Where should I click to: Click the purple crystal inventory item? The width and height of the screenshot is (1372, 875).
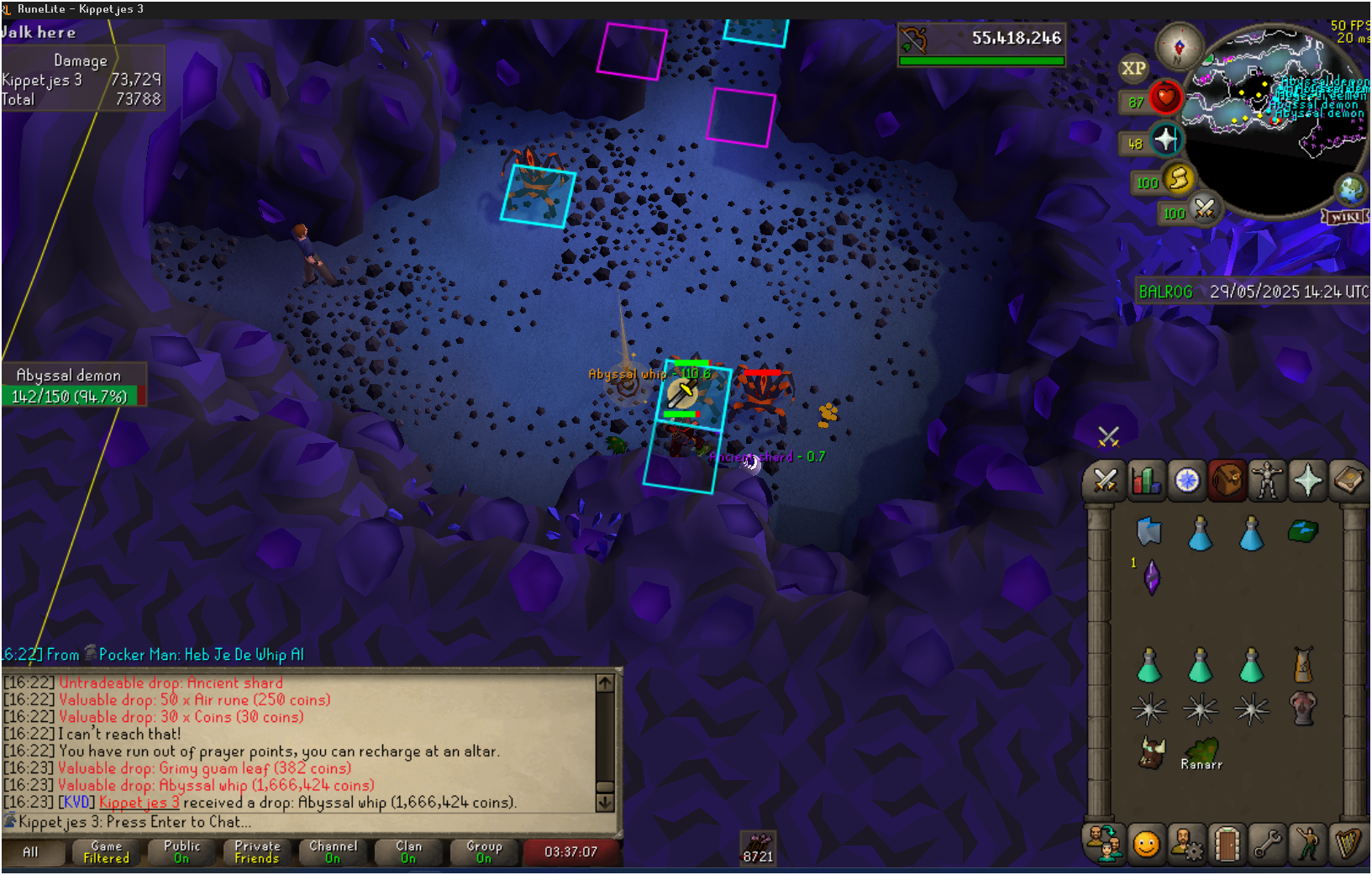[x=1152, y=577]
